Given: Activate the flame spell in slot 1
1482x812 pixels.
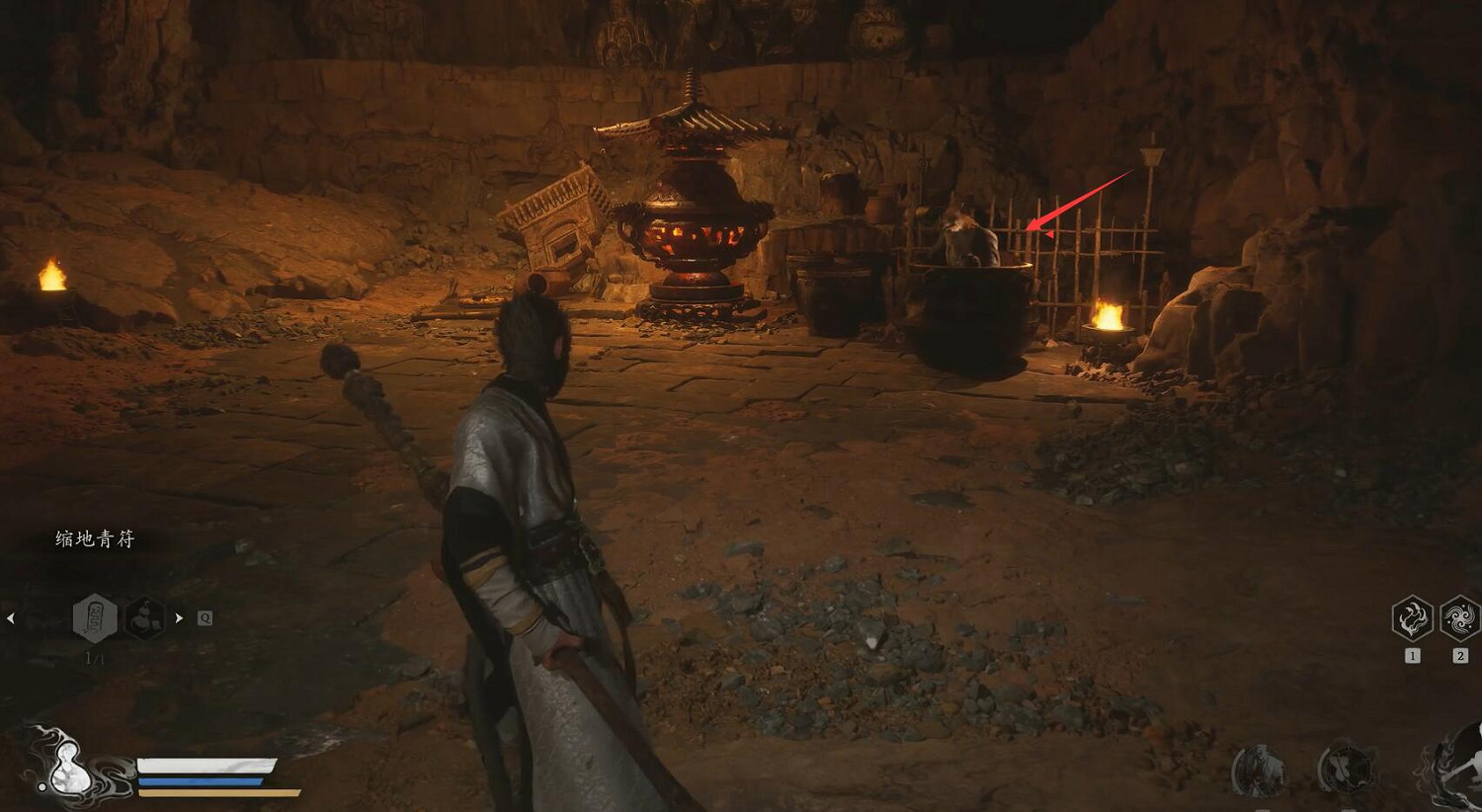Looking at the screenshot, I should (x=1412, y=619).
